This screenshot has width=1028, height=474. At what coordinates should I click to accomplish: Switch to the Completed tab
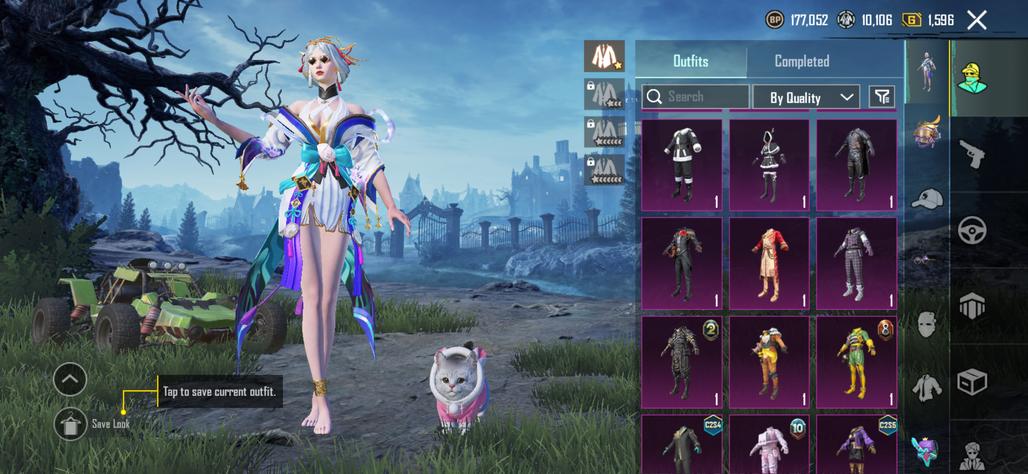click(x=802, y=61)
